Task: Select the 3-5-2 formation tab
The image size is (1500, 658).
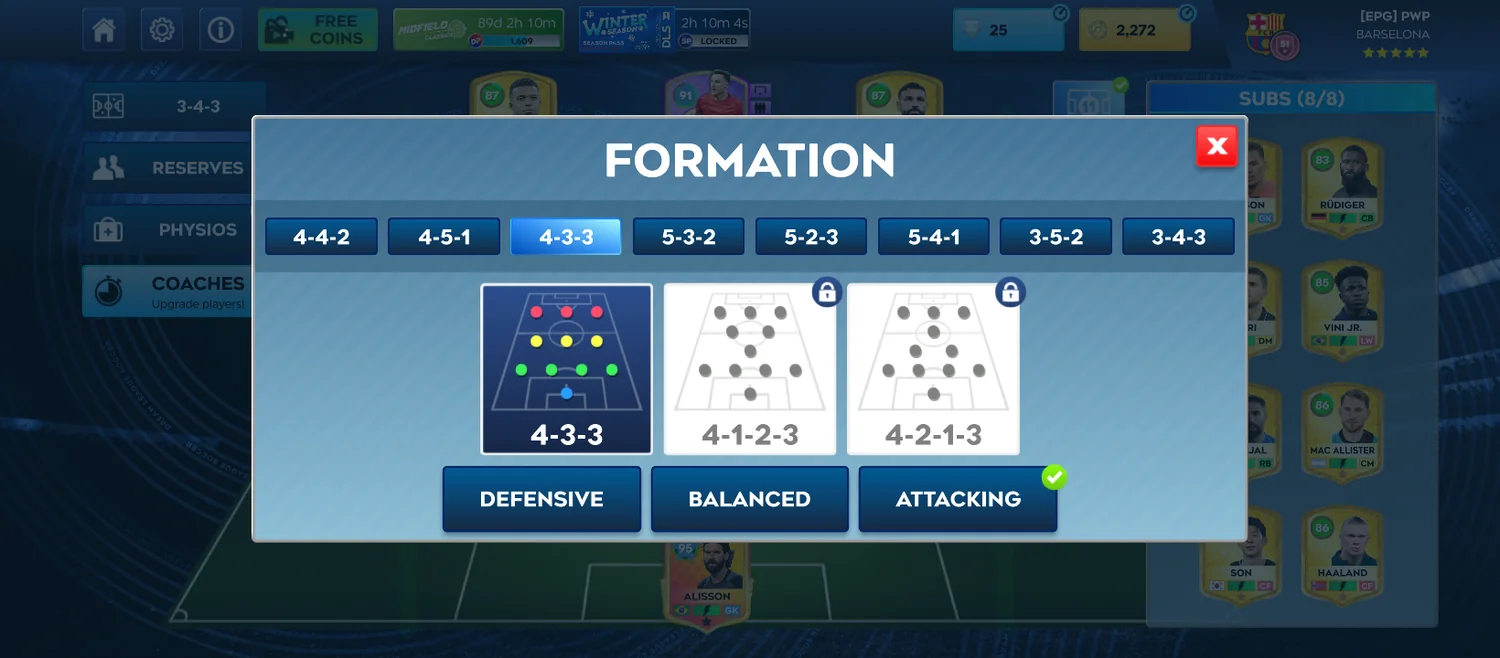Action: (1056, 237)
